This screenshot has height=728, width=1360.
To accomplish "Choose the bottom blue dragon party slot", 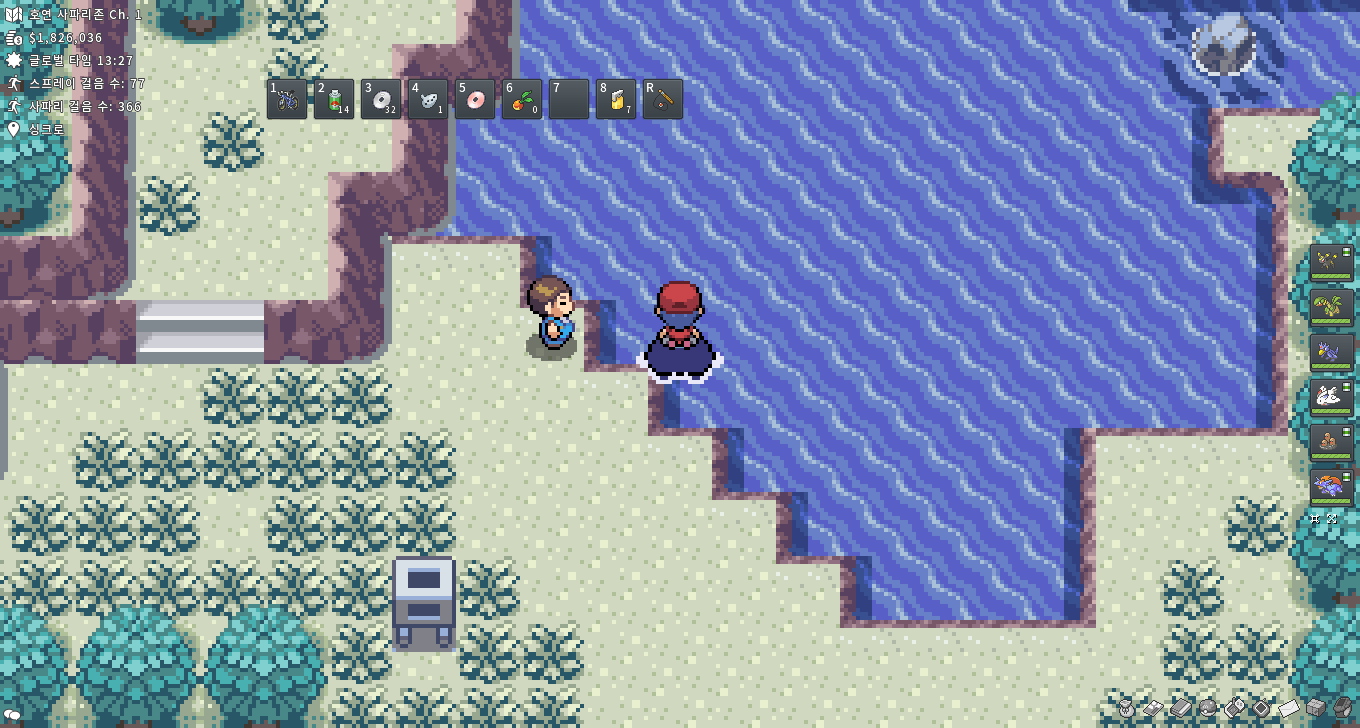I will (x=1331, y=487).
